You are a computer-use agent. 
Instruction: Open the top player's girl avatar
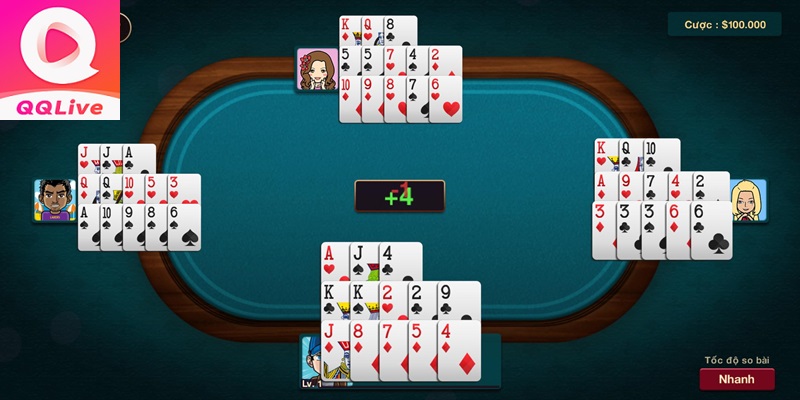(x=316, y=70)
